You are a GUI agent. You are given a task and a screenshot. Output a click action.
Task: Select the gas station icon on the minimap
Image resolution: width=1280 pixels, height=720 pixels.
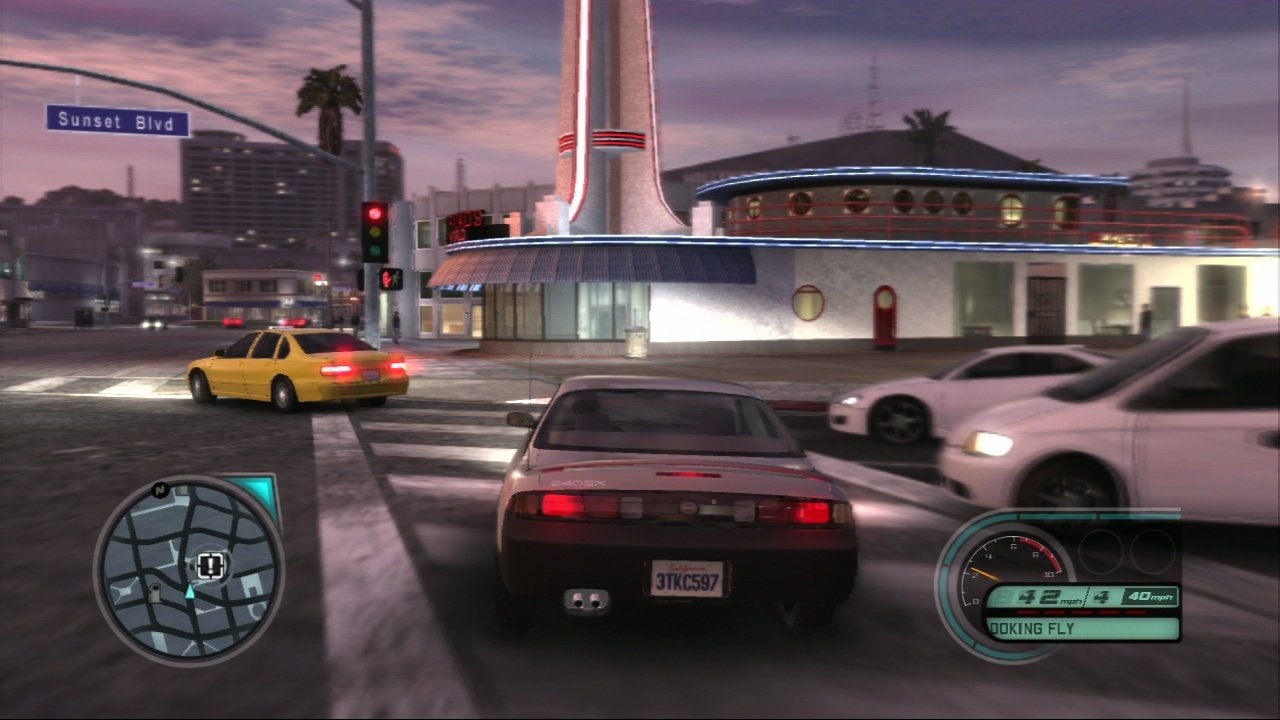tap(154, 592)
